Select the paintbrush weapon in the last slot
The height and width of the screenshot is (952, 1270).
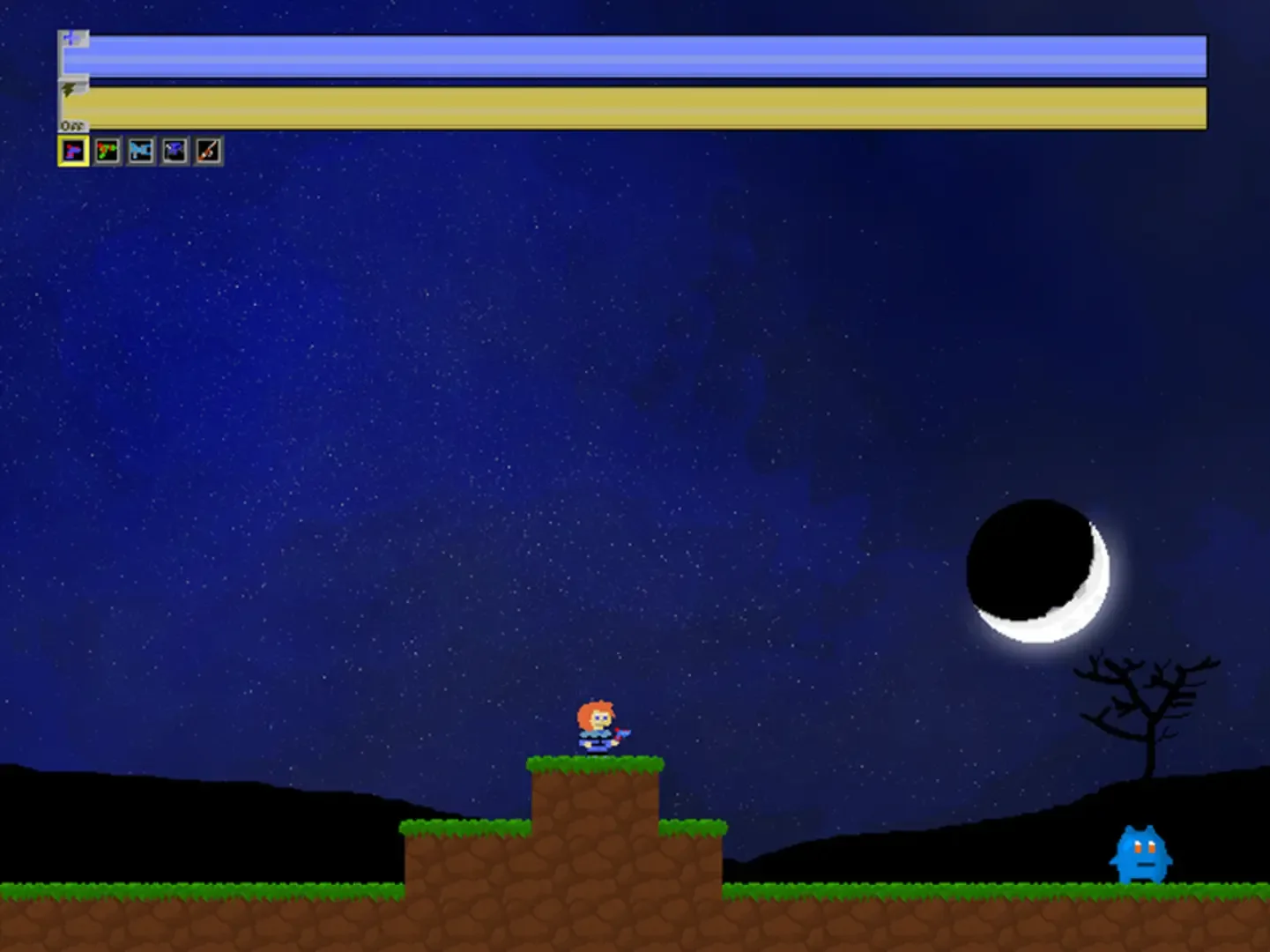pos(206,151)
